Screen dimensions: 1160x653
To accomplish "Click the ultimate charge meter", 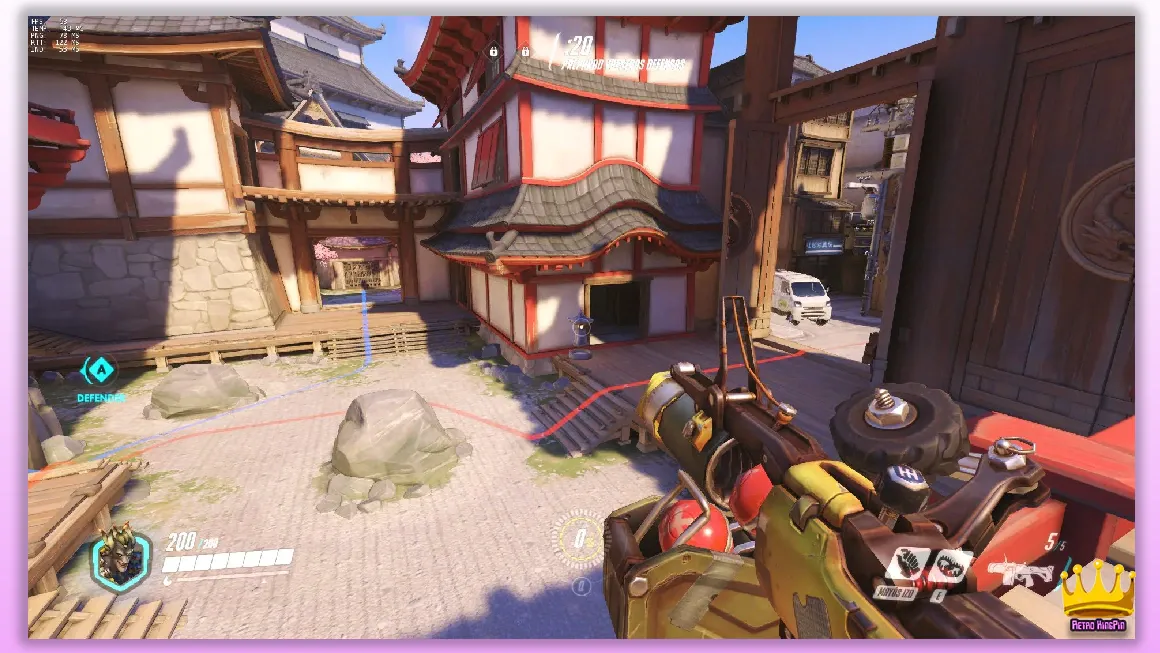I will [x=578, y=540].
